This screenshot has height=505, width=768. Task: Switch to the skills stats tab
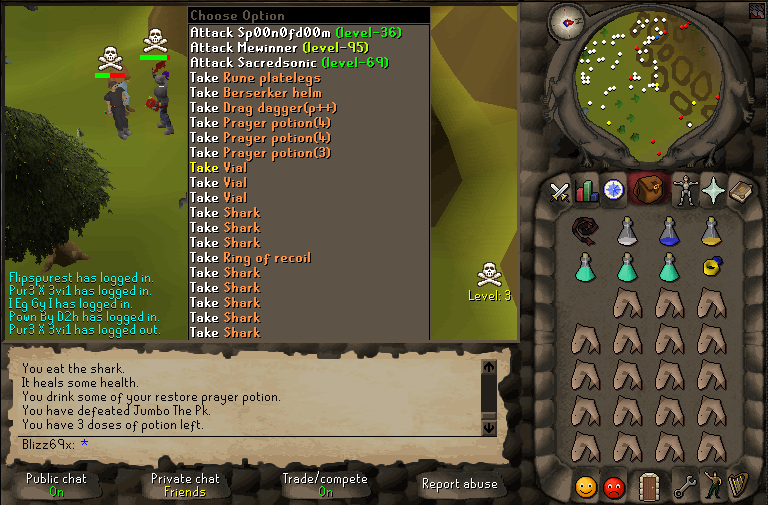pyautogui.click(x=586, y=188)
